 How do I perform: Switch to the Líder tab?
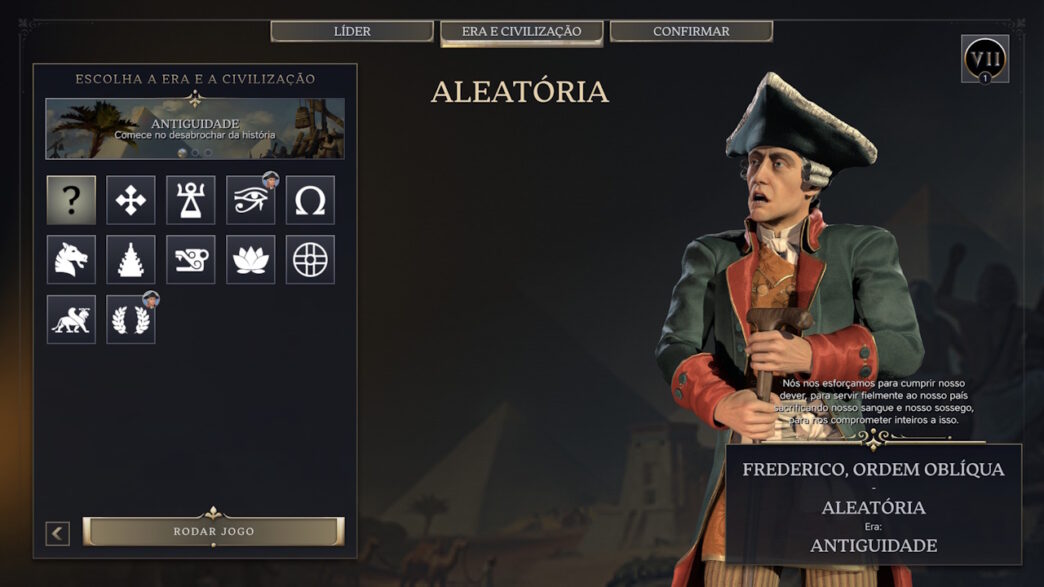coord(352,31)
